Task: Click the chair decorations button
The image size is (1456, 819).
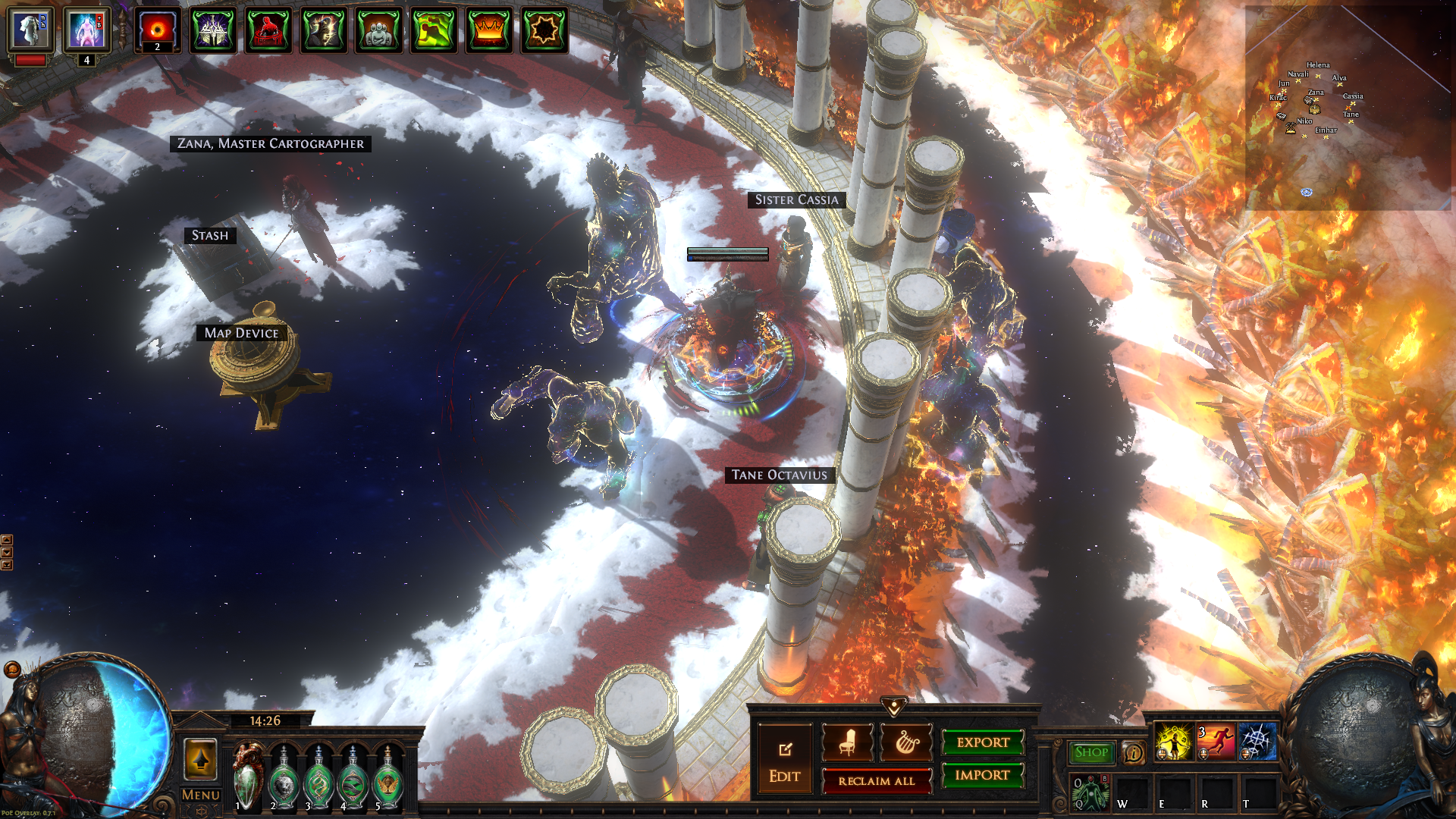Action: tap(847, 742)
